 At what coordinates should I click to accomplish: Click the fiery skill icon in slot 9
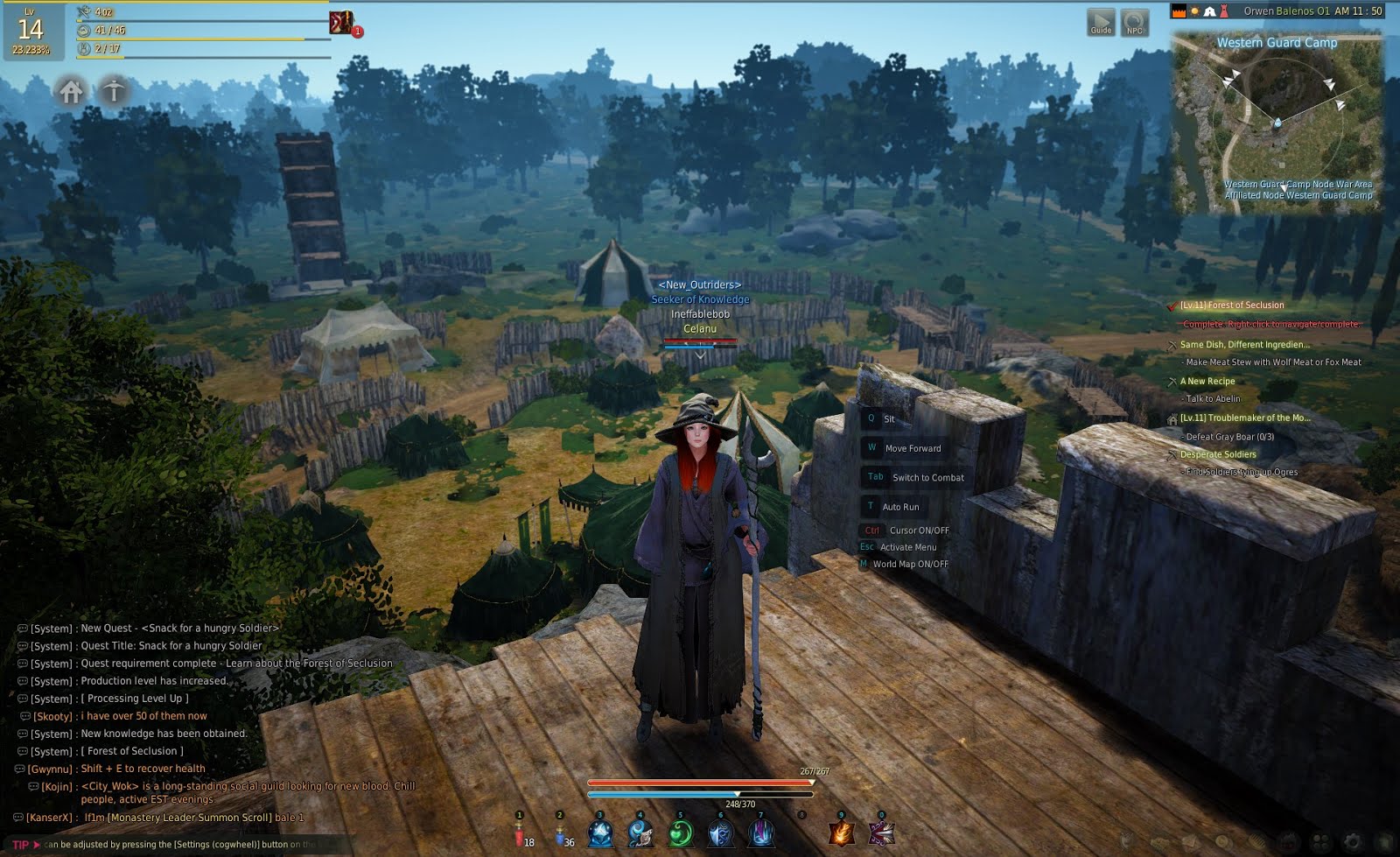[x=843, y=832]
